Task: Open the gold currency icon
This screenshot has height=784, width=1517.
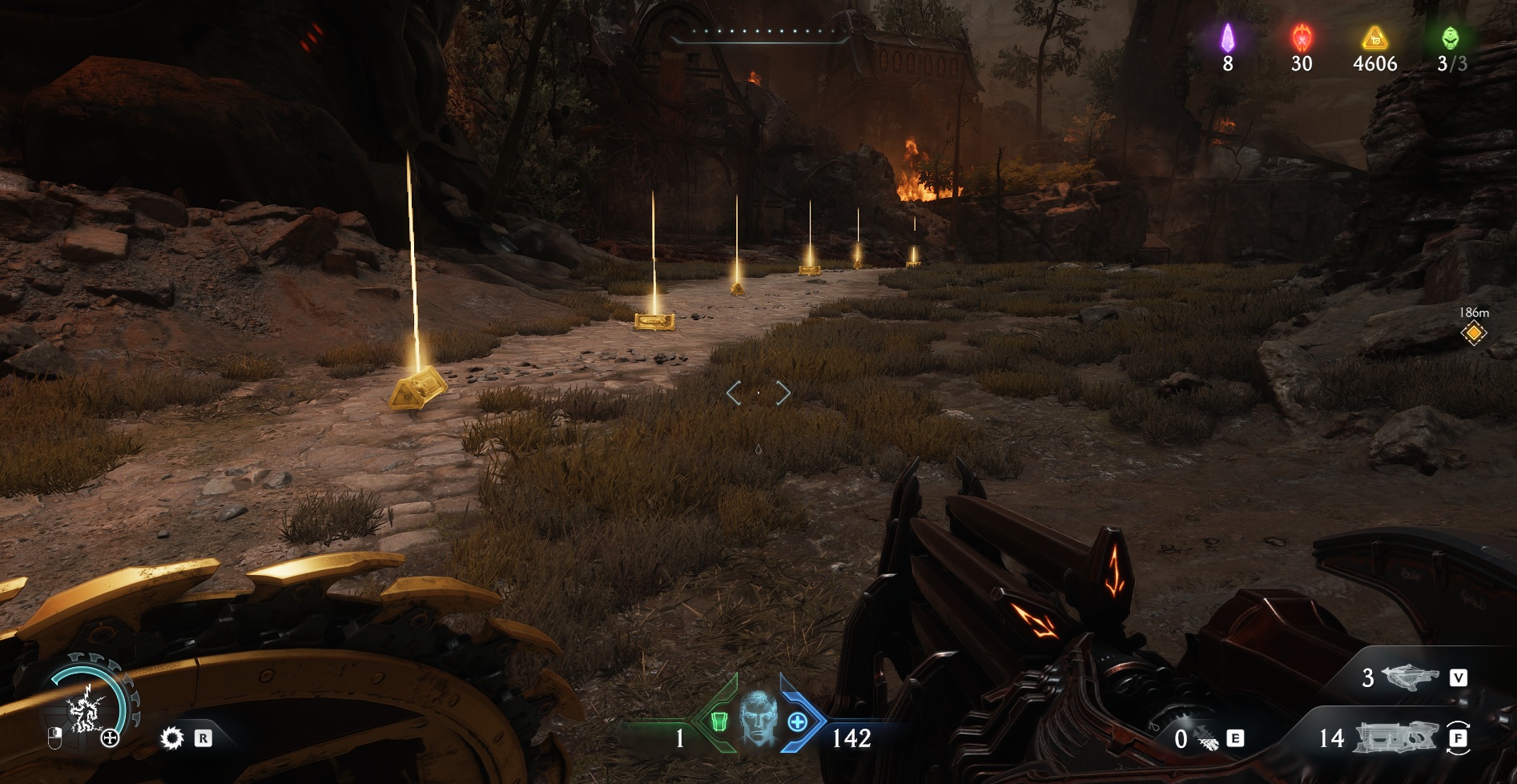Action: coord(1374,38)
